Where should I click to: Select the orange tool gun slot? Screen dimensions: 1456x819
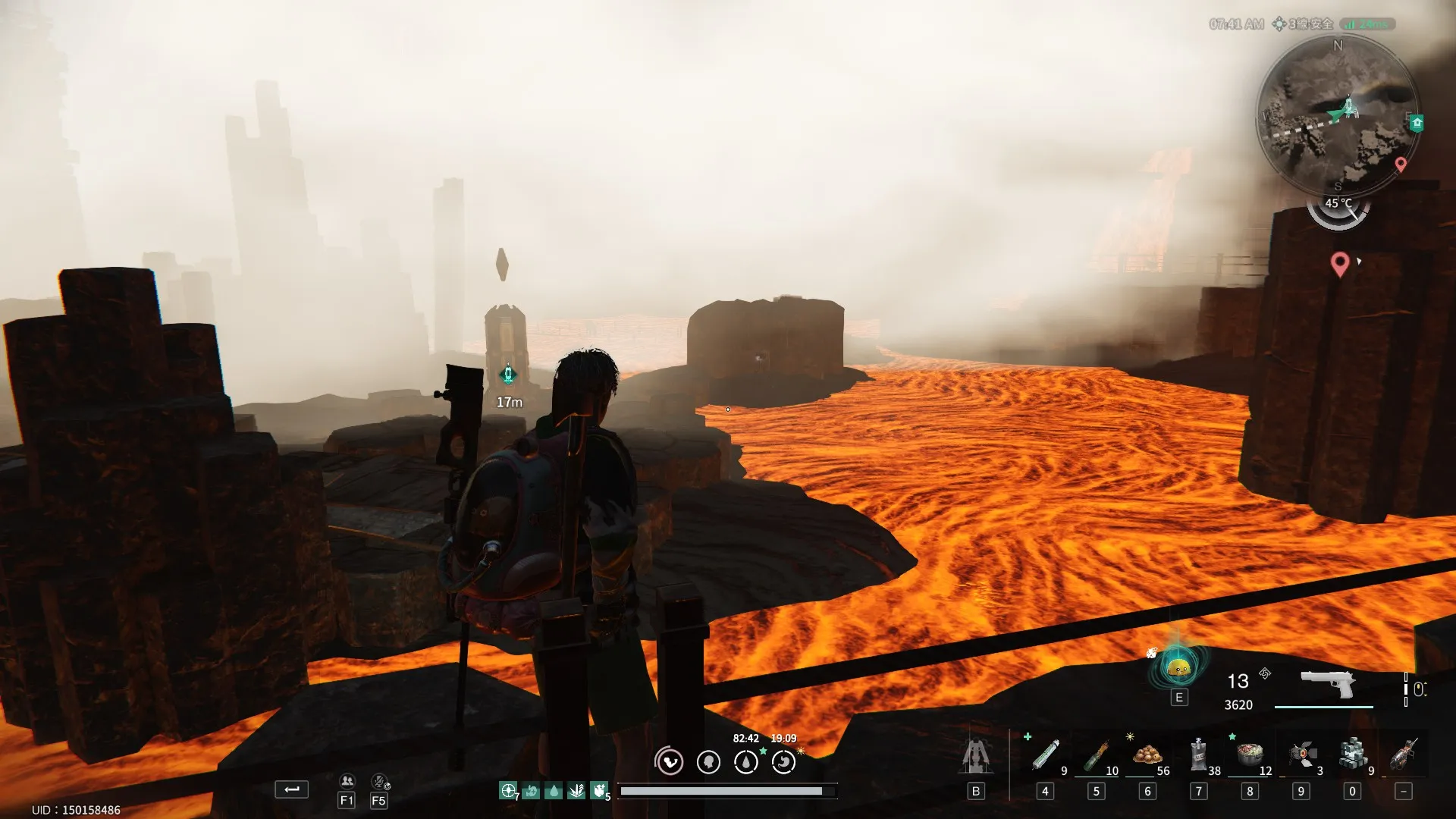(1403, 755)
